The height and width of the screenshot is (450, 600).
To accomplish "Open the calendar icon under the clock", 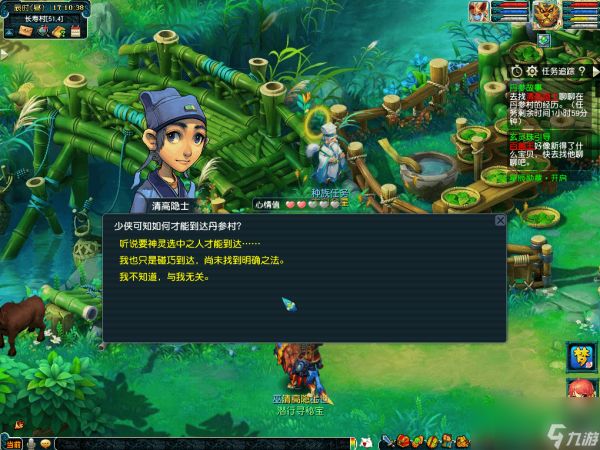I will pos(74,31).
